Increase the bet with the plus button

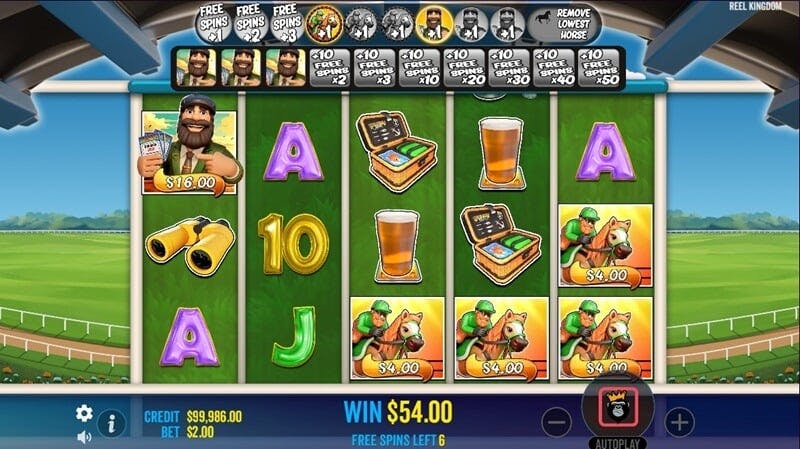pyautogui.click(x=679, y=421)
